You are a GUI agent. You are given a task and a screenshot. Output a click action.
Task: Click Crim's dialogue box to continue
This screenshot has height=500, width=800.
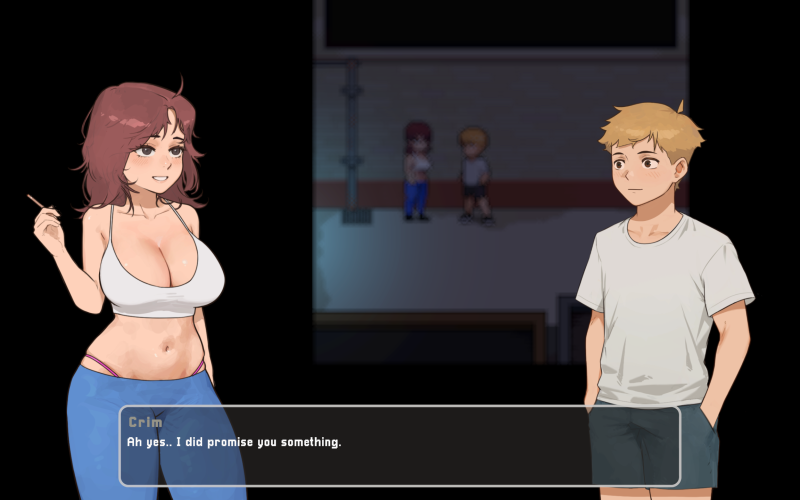399,445
